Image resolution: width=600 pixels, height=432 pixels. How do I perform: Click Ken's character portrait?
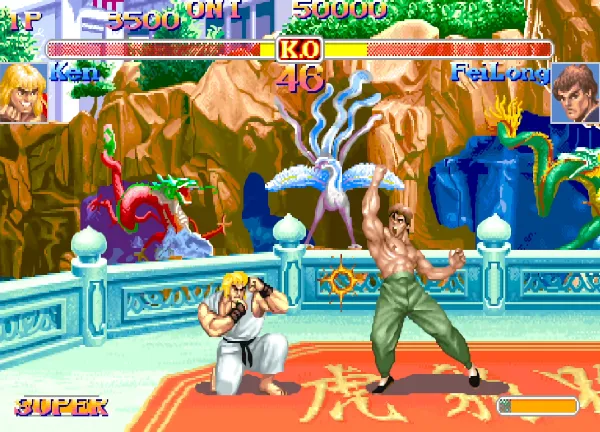pos(22,92)
